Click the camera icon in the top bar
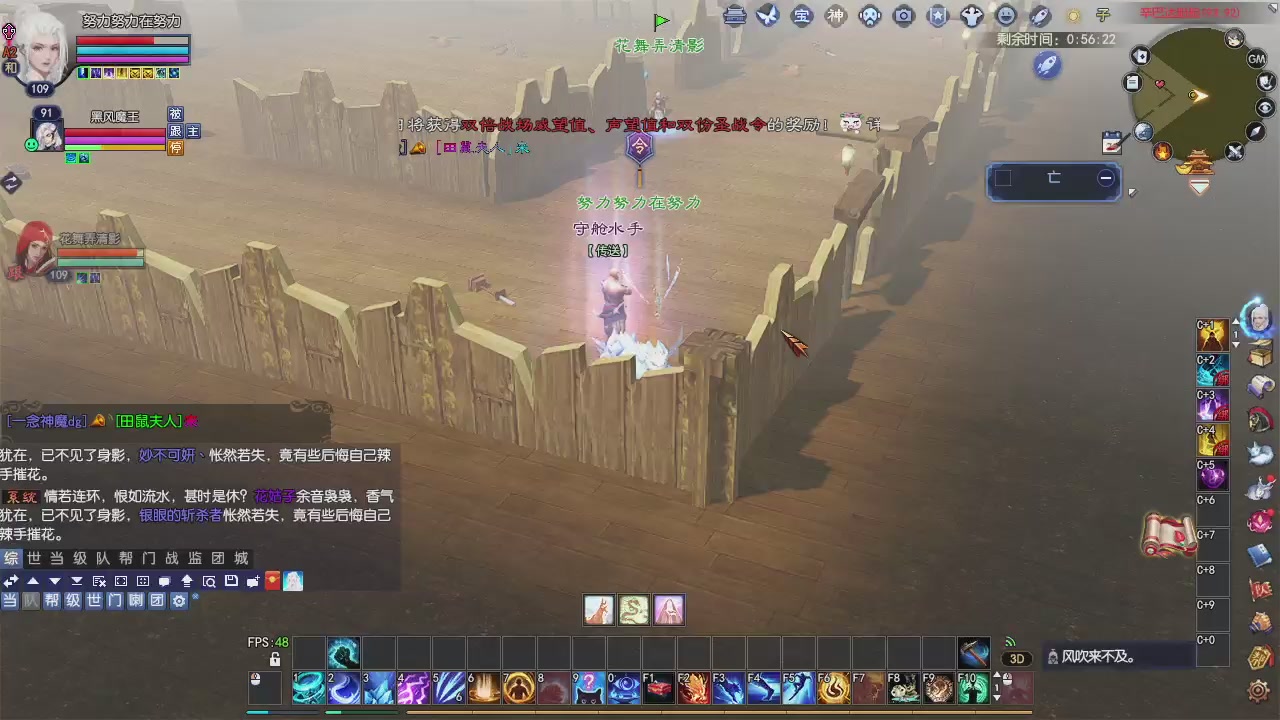Screen dimensions: 1280x720 [901, 16]
